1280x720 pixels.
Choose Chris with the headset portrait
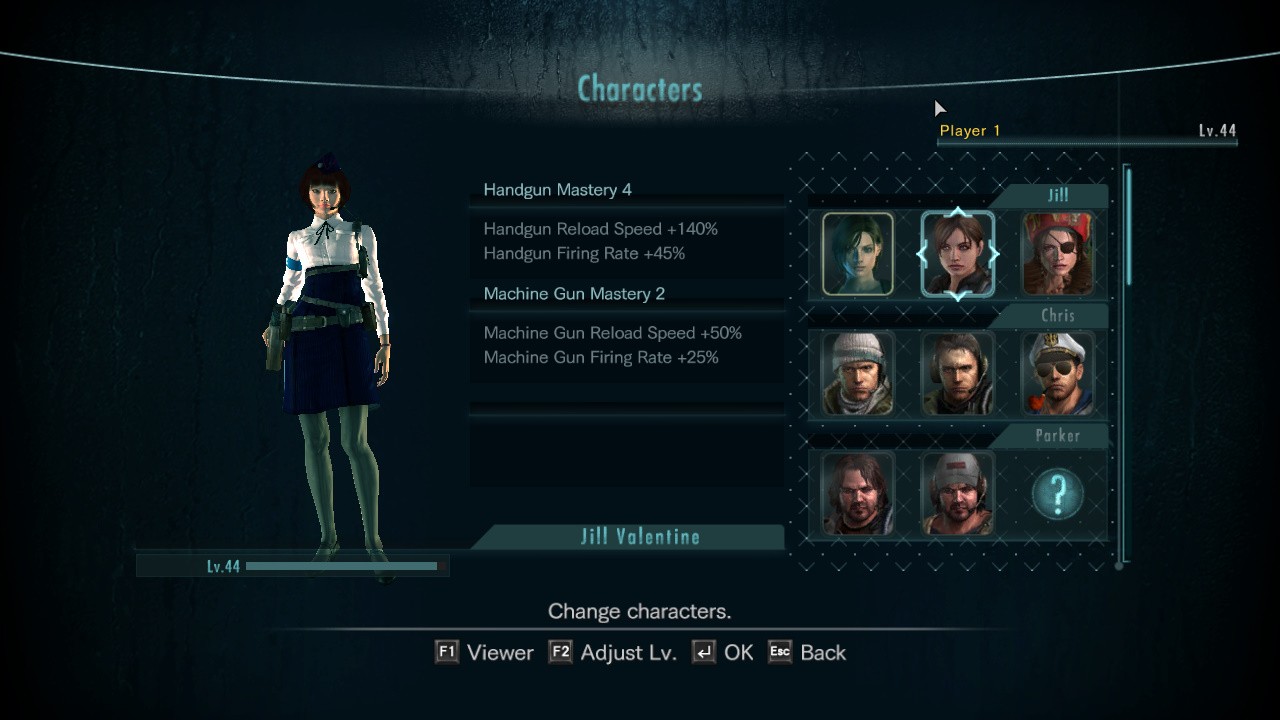click(x=957, y=374)
